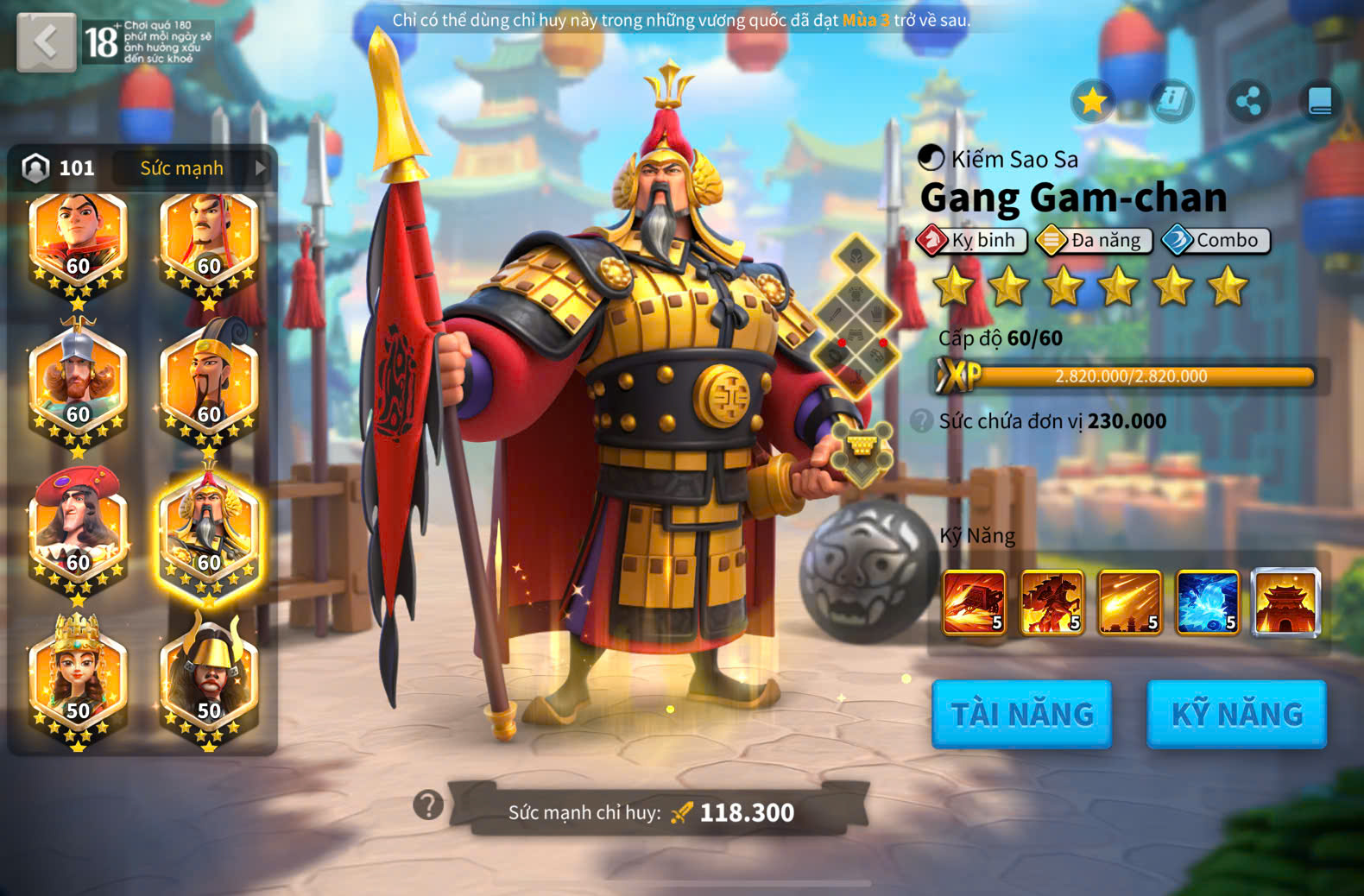
Task: Open the book icon in top corner
Action: click(1320, 102)
